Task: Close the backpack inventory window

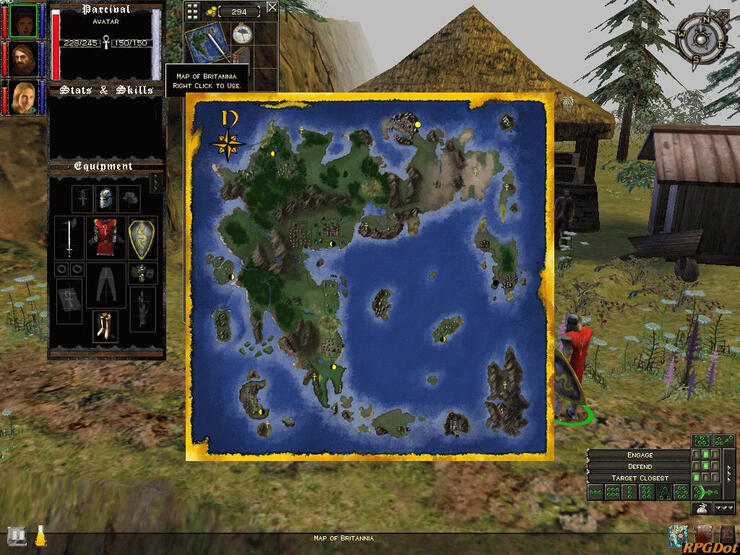Action: click(272, 8)
